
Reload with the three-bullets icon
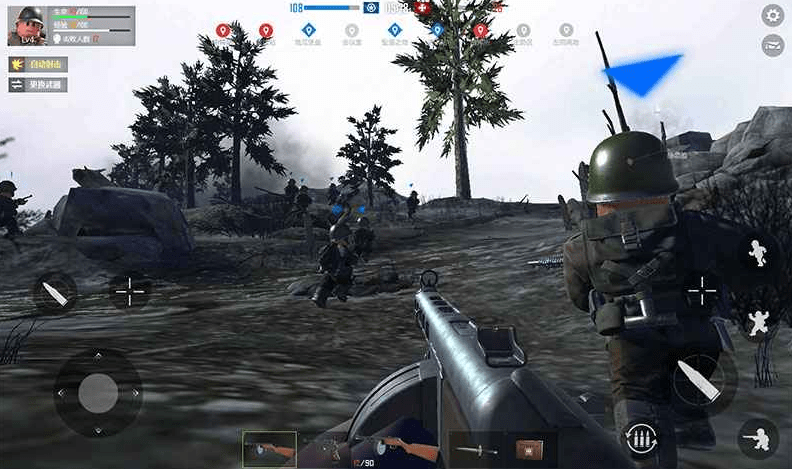tap(639, 437)
